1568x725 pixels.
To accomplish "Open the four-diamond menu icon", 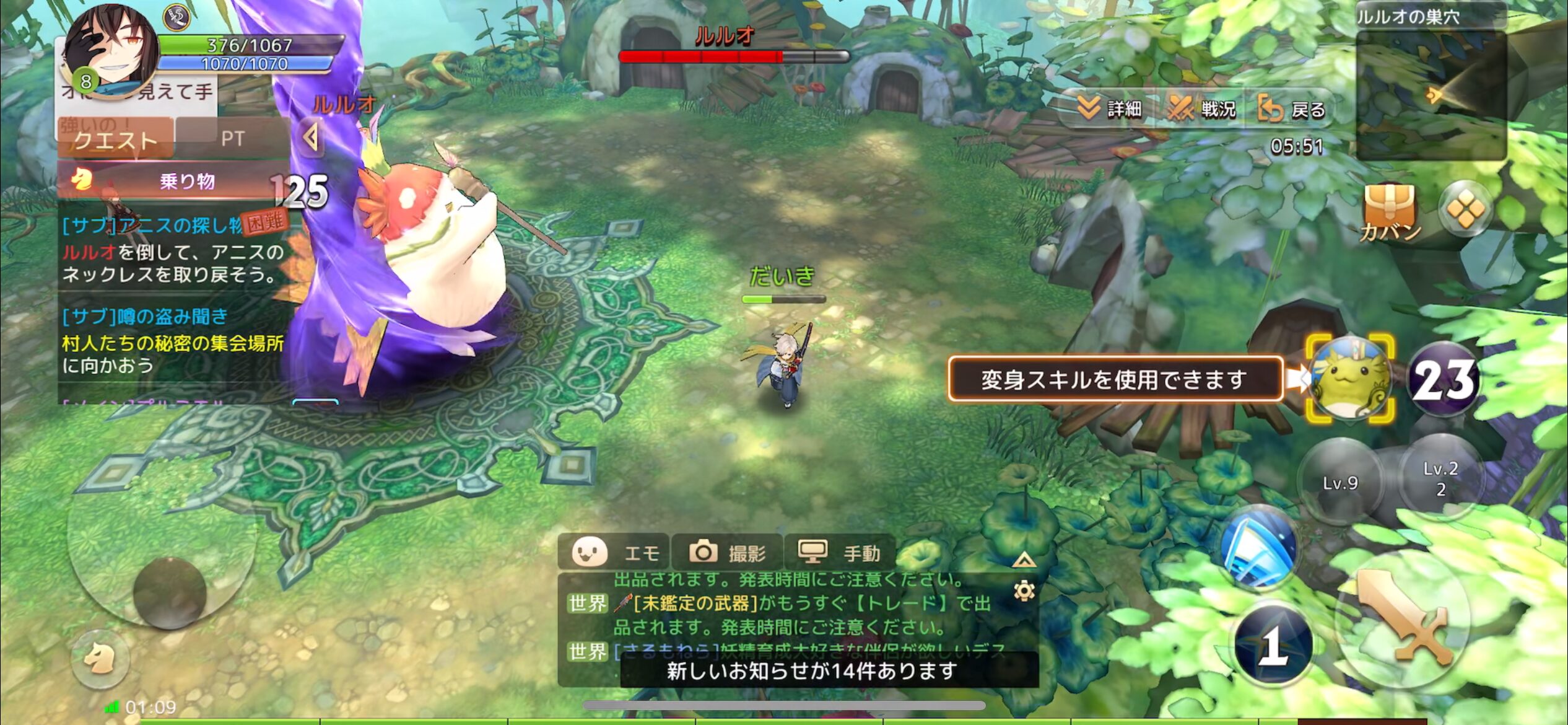I will (x=1465, y=209).
